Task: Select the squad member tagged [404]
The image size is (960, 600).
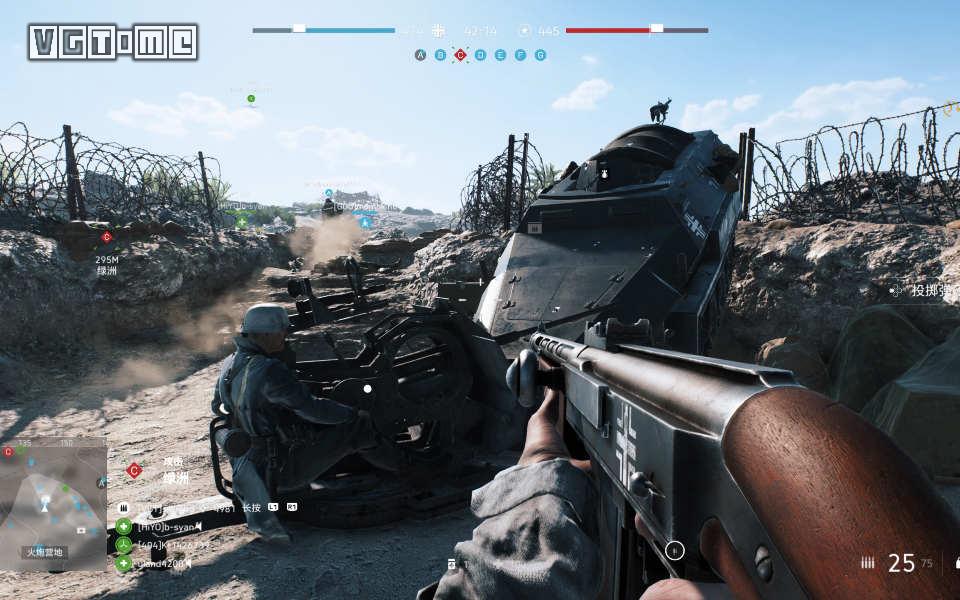Action: (x=173, y=545)
